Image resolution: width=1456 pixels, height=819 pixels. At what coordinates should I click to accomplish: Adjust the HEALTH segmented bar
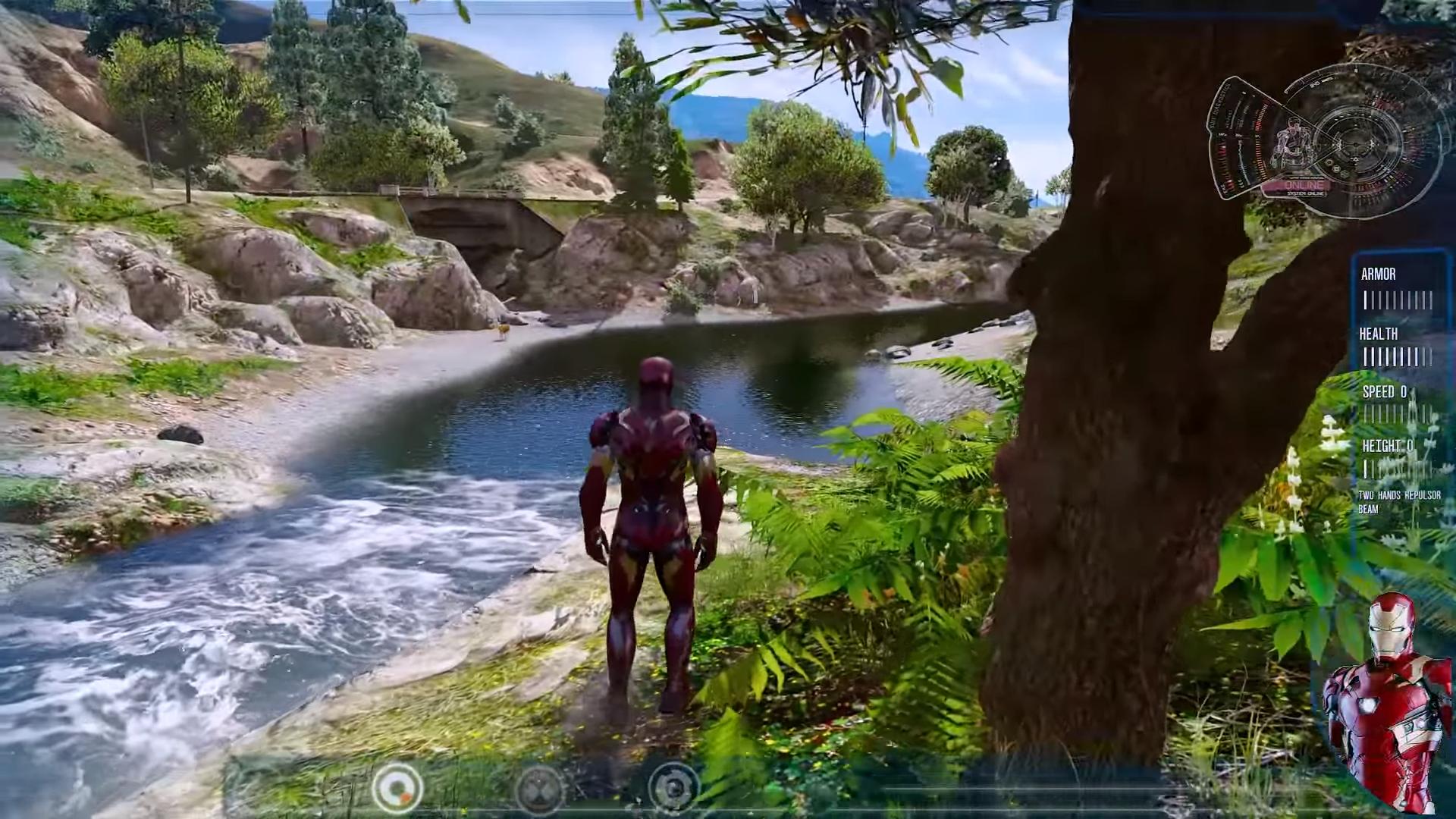(1395, 353)
